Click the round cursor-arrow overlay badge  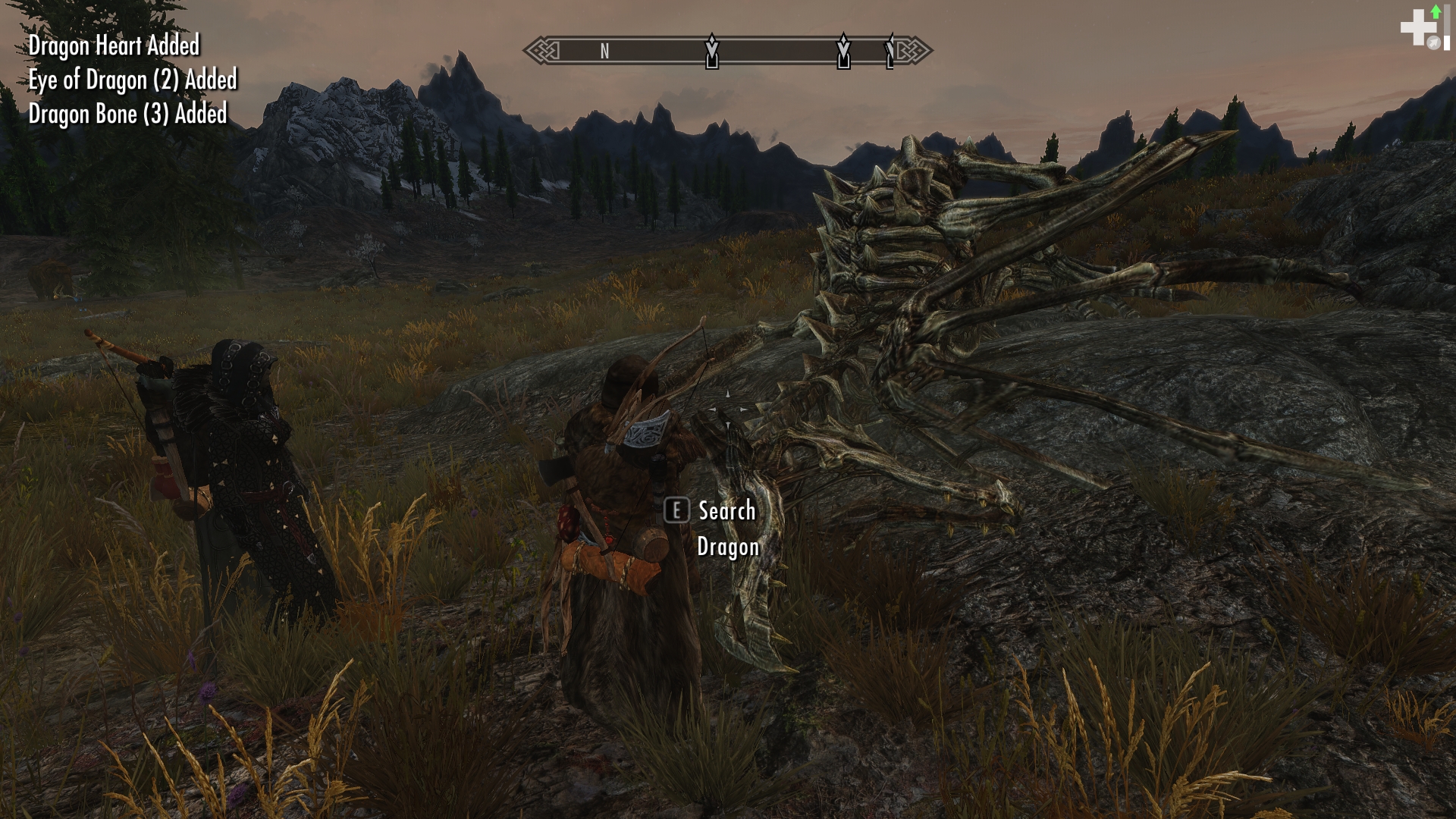(1433, 43)
